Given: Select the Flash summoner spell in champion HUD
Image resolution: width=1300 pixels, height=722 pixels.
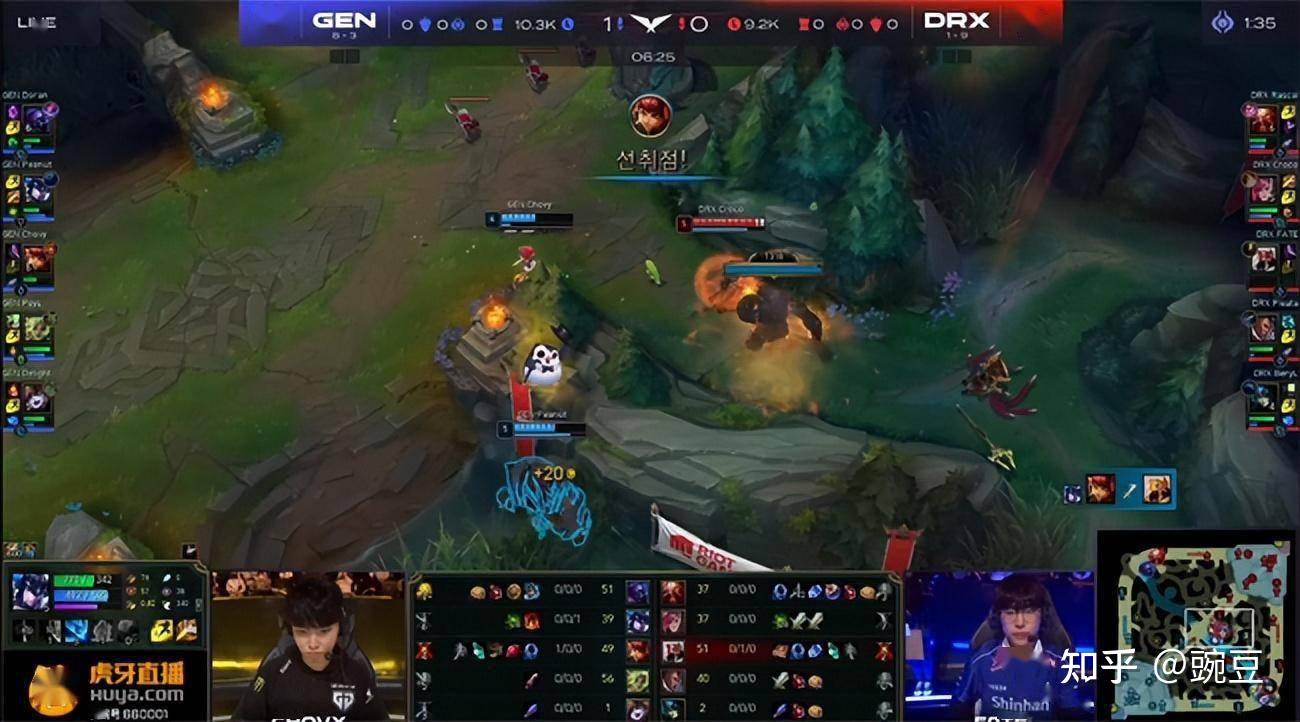Looking at the screenshot, I should [160, 631].
